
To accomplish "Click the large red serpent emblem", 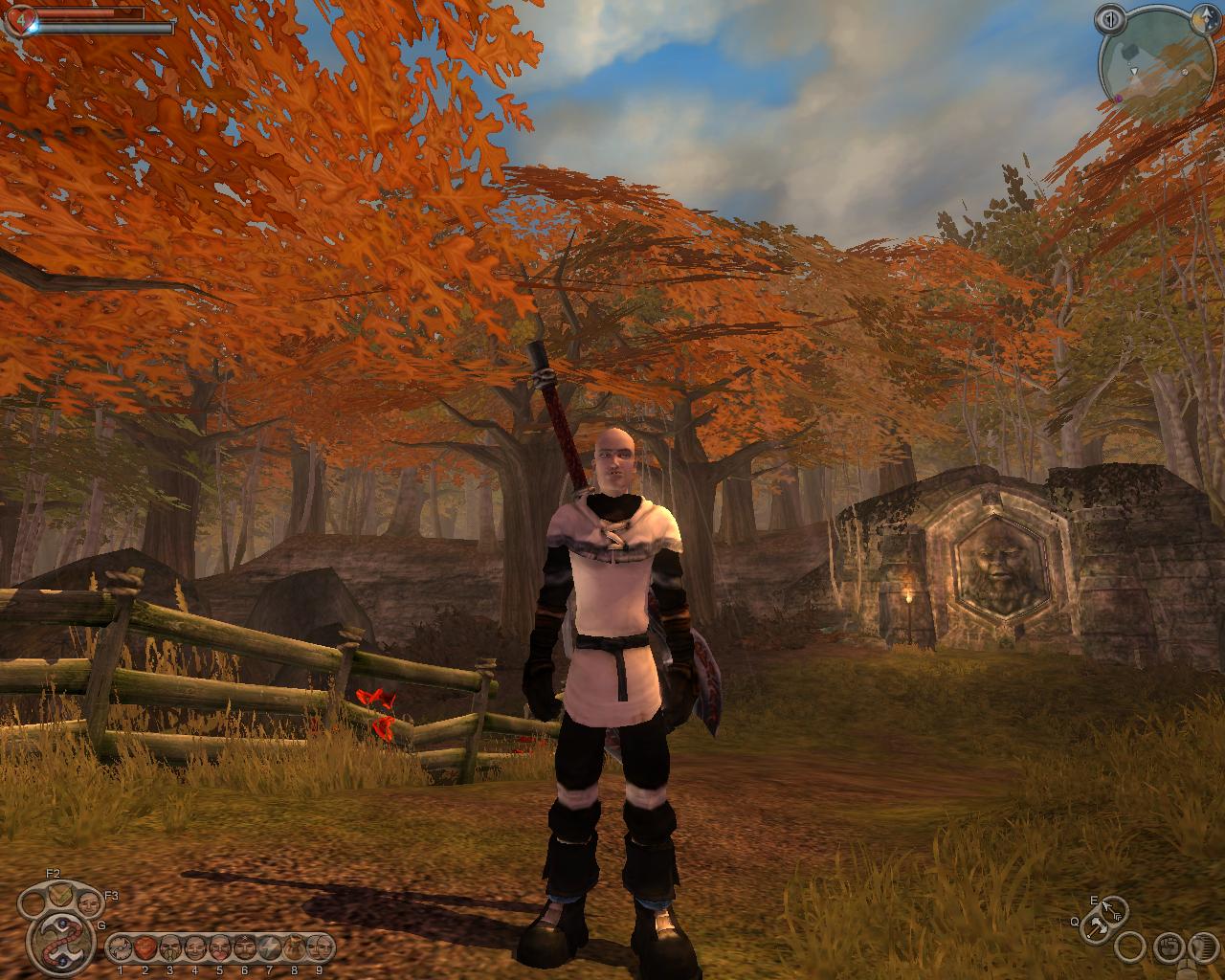I will [x=60, y=943].
